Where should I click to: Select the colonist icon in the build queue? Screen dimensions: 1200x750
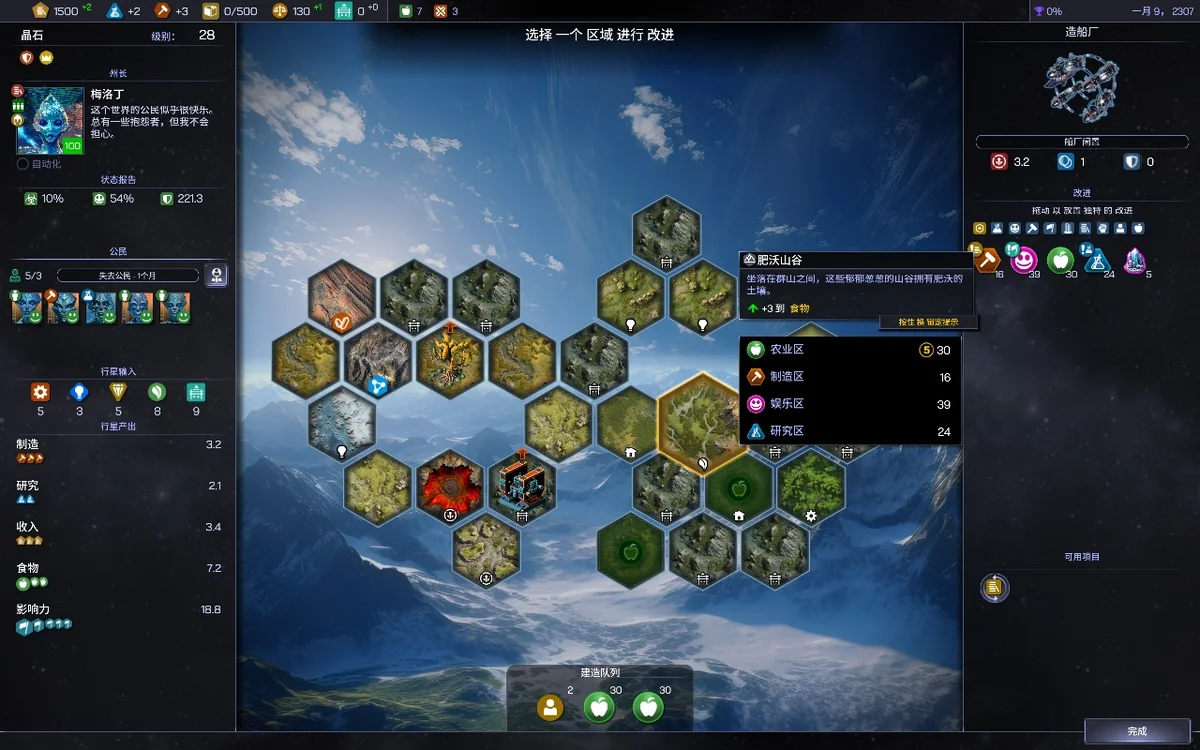tap(550, 707)
